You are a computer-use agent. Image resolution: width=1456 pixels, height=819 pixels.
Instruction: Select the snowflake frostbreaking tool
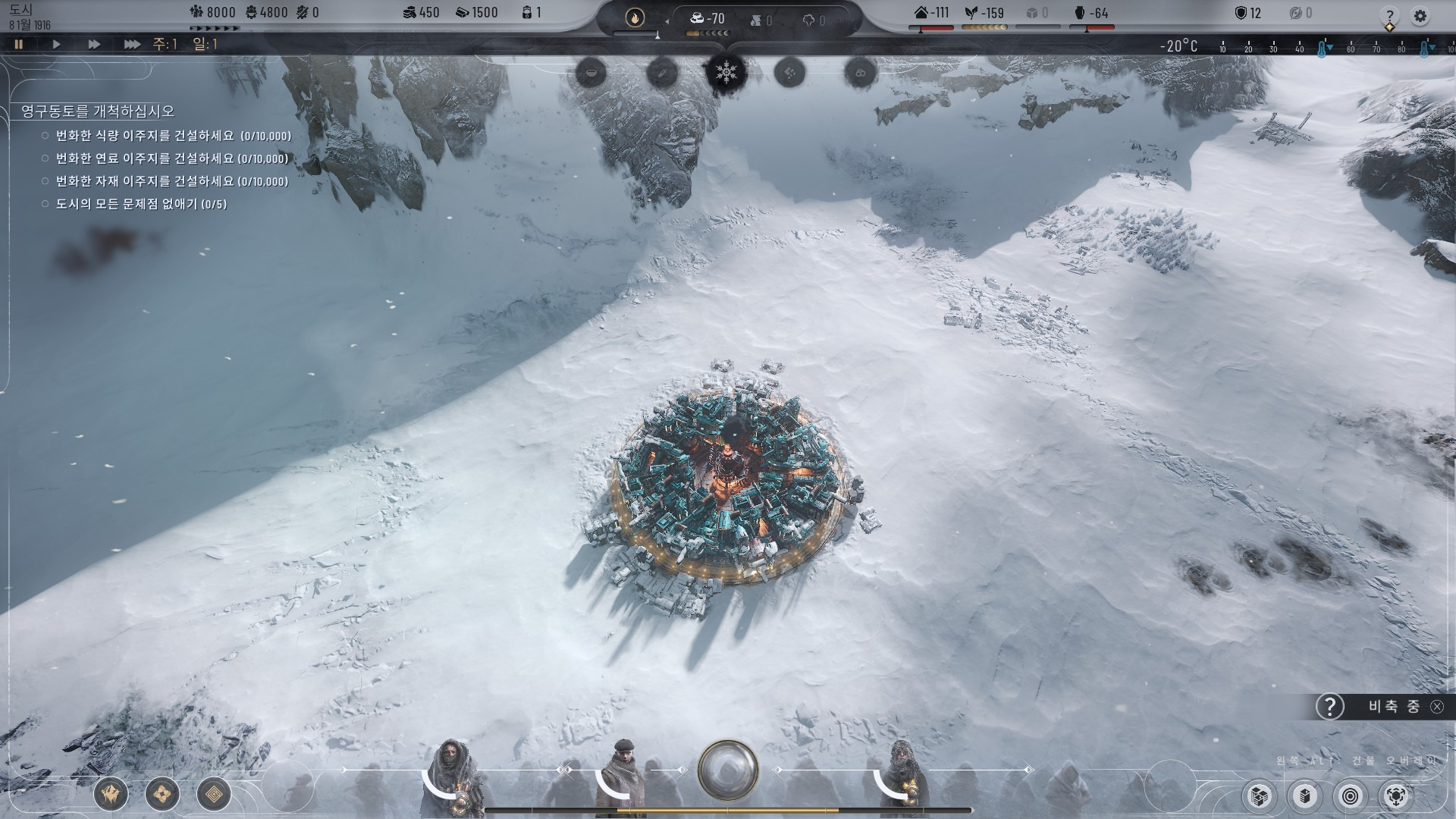[x=726, y=74]
